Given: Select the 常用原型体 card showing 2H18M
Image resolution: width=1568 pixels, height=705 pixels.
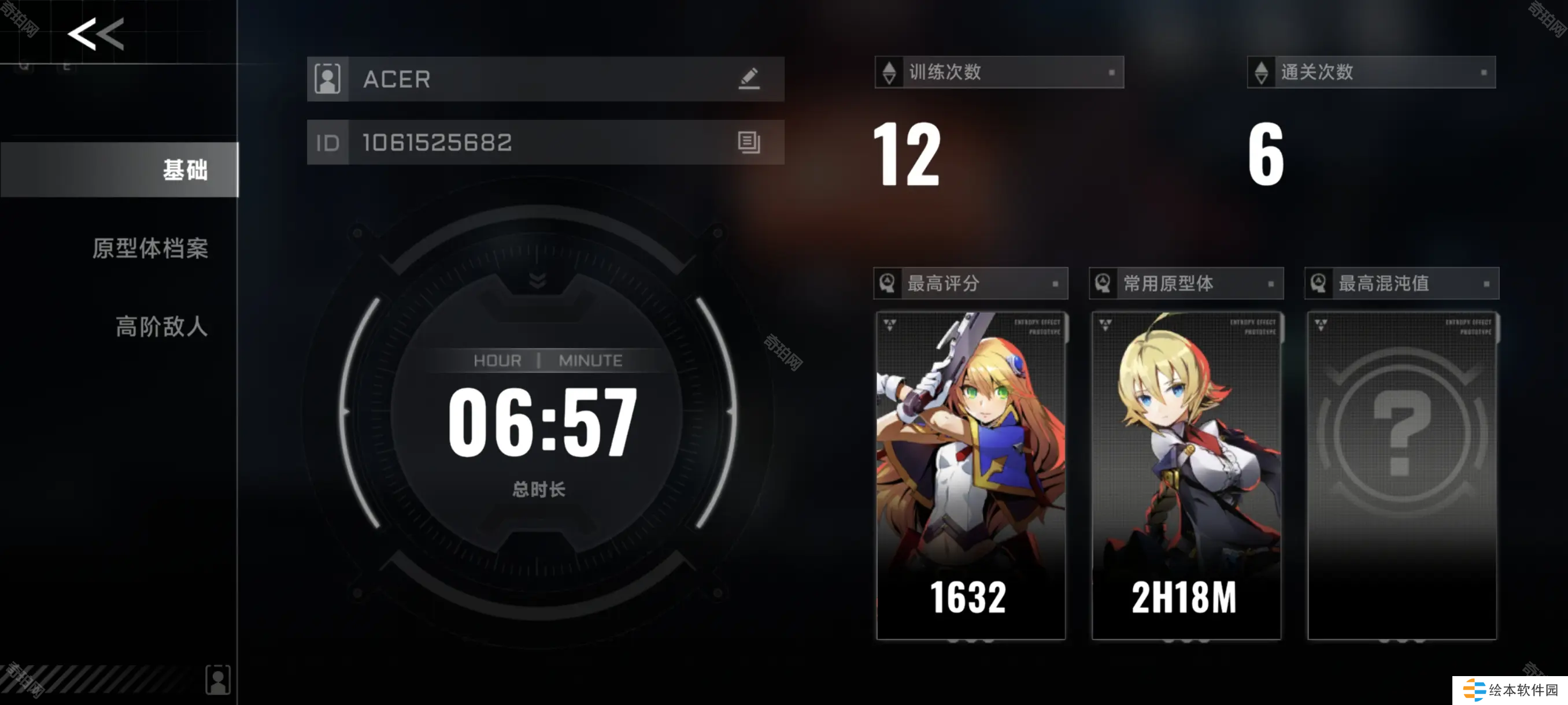Looking at the screenshot, I should (x=1186, y=475).
